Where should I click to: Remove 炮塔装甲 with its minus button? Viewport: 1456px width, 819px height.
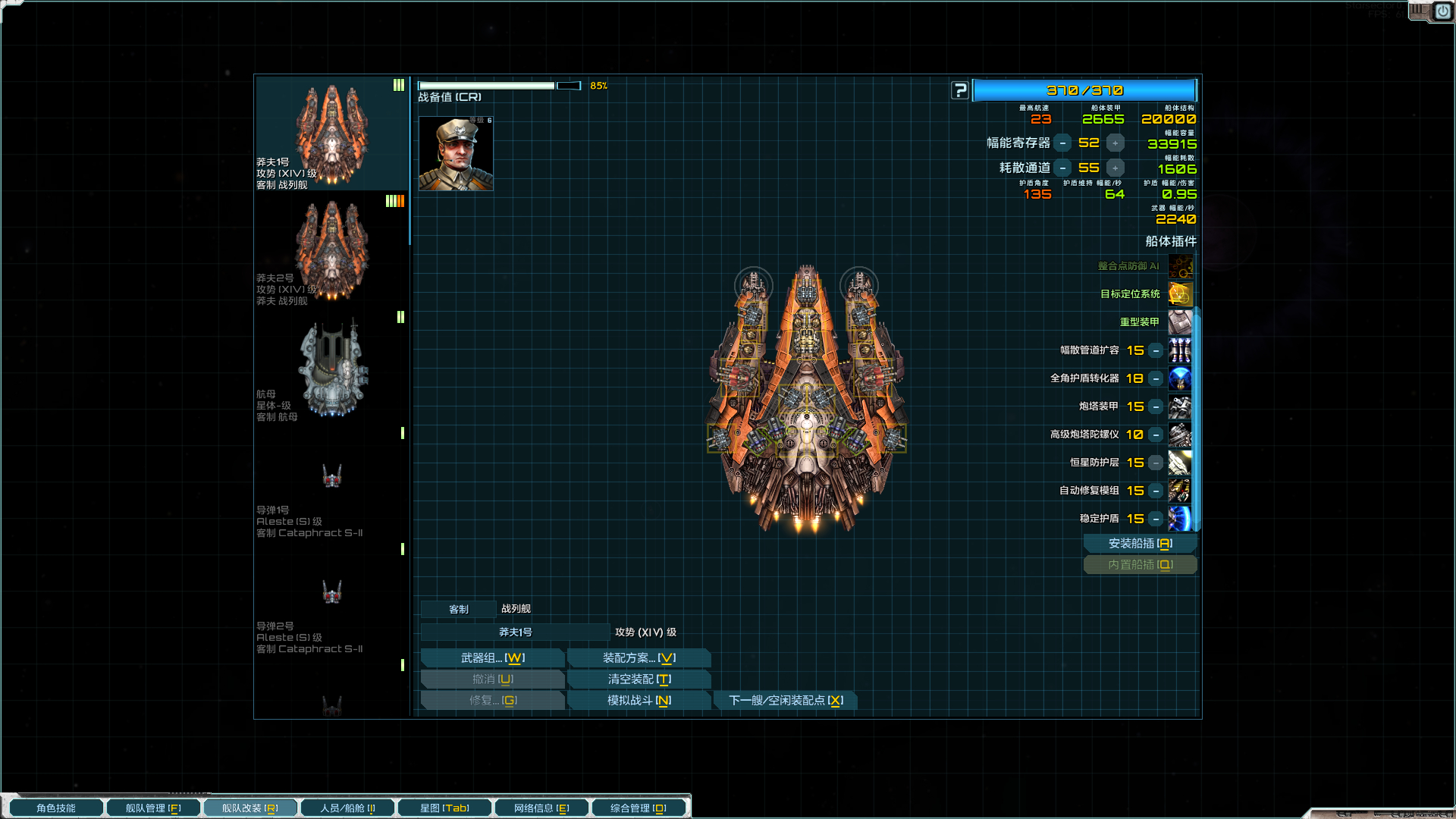[1155, 406]
